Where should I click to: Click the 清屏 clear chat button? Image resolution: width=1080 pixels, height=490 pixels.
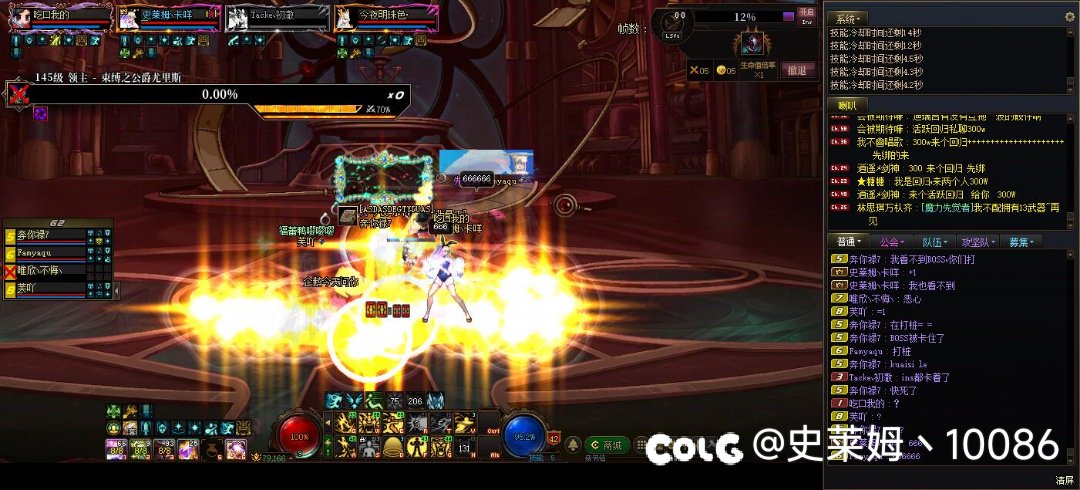pyautogui.click(x=1064, y=480)
